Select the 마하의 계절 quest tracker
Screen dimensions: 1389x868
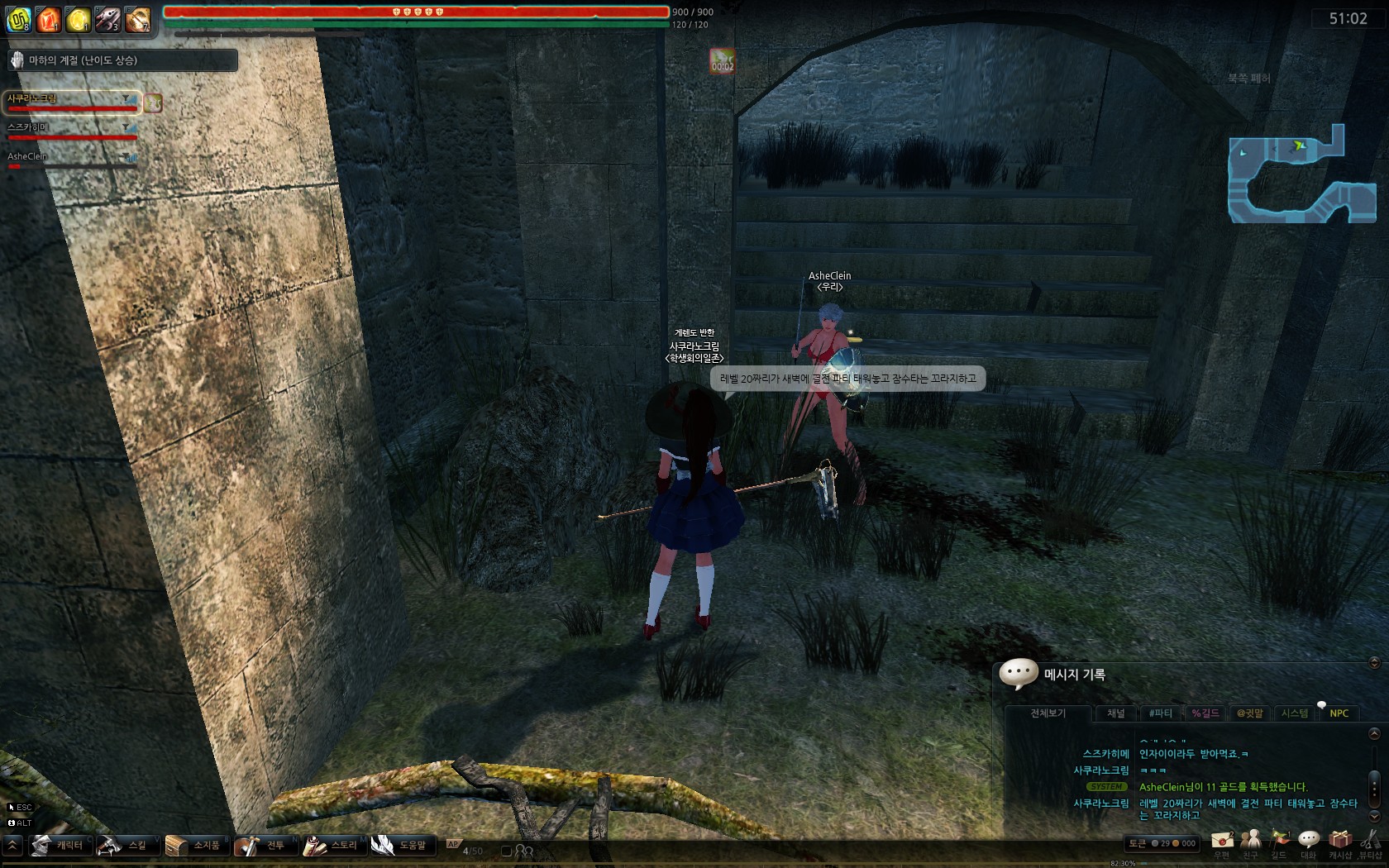122,60
